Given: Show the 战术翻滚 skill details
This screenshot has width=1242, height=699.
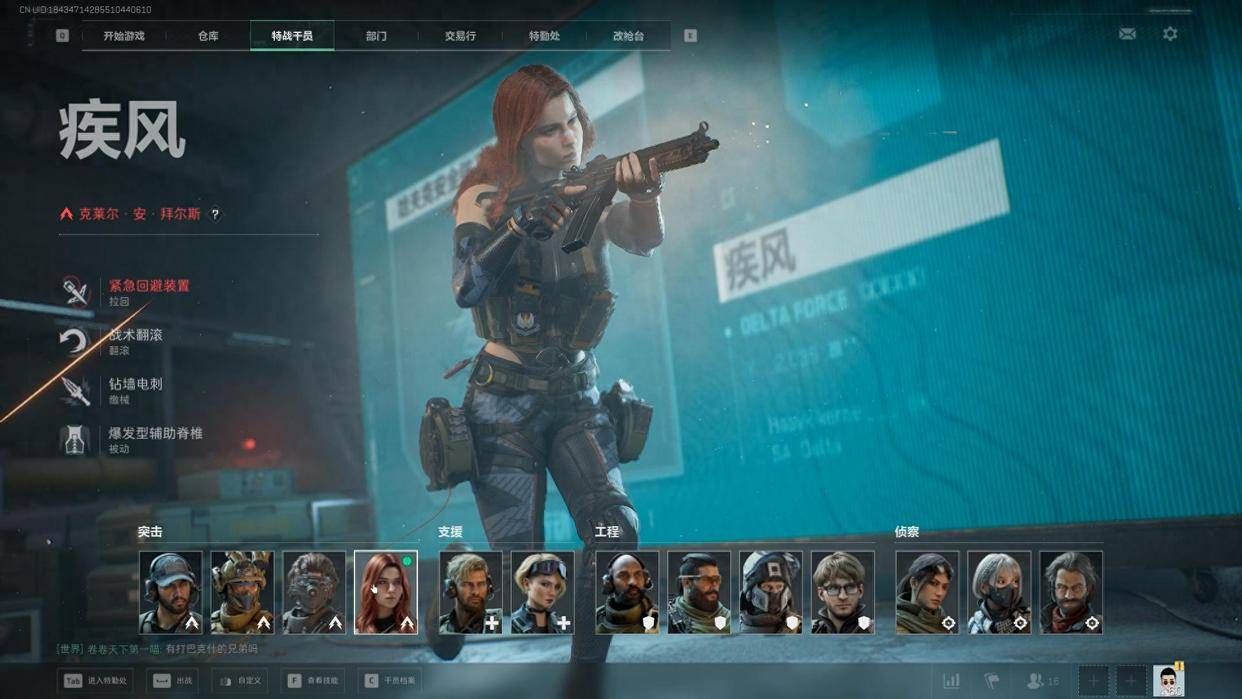Looking at the screenshot, I should tap(135, 340).
